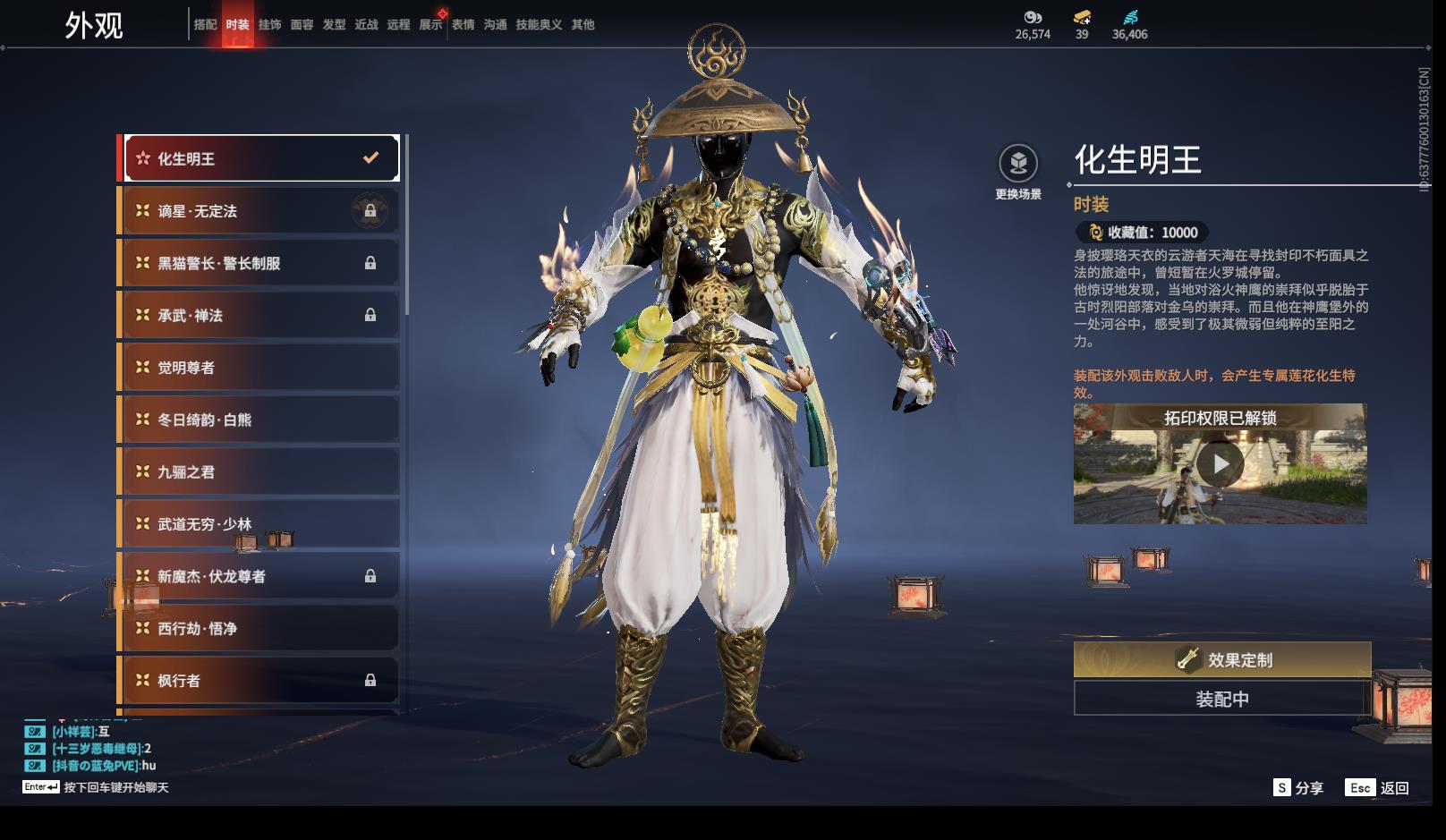Viewport: 1446px width, 840px height.
Task: Click the 装配中 equipped button
Action: click(1221, 699)
